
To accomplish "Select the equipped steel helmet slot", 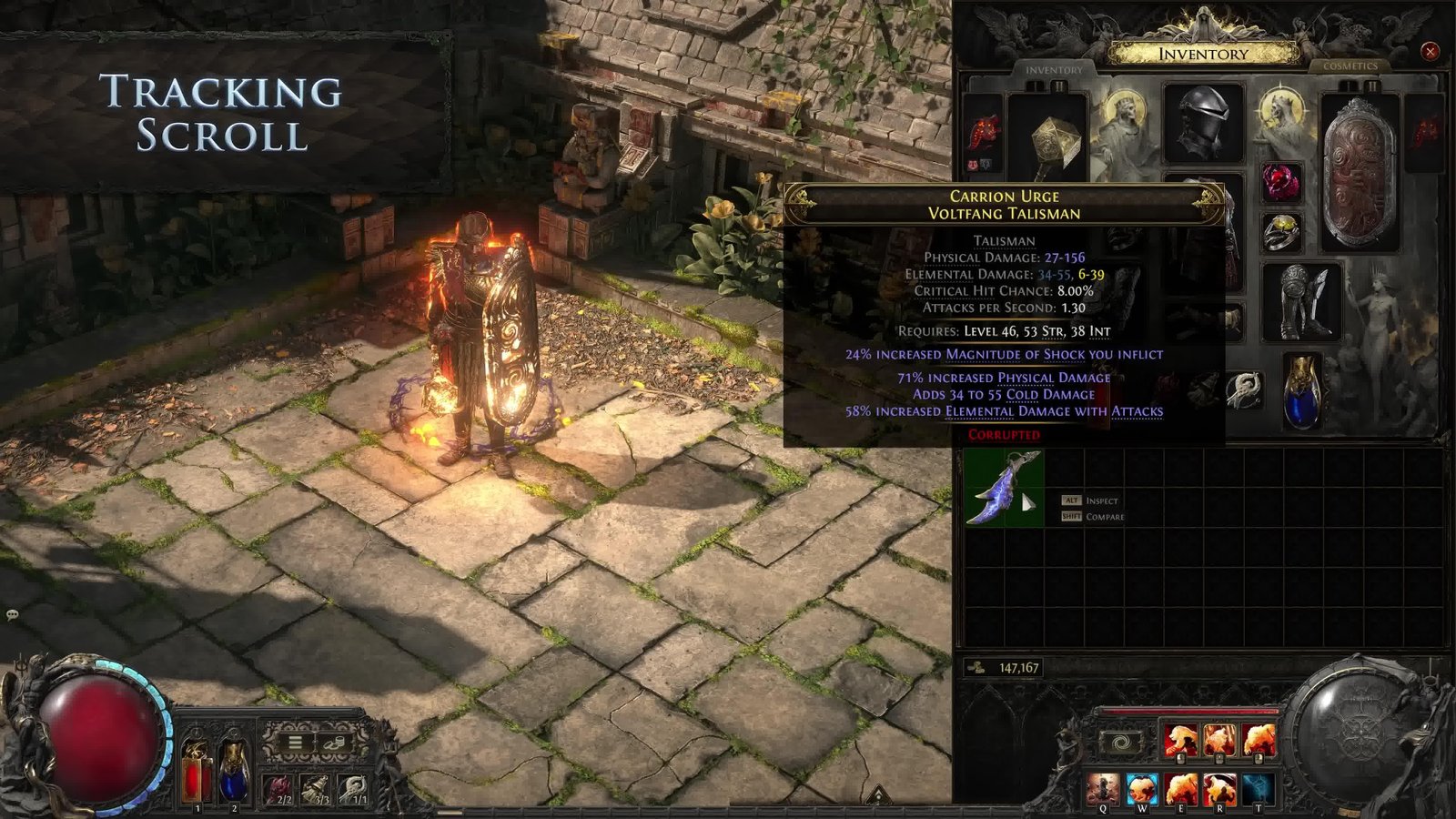I will pos(1203,124).
